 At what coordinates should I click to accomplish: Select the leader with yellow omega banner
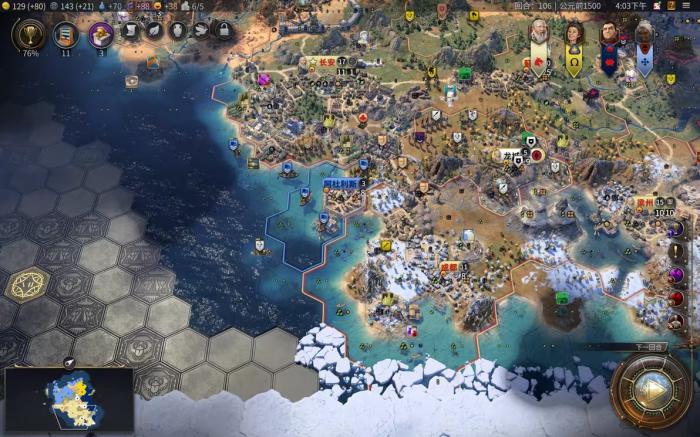click(574, 38)
